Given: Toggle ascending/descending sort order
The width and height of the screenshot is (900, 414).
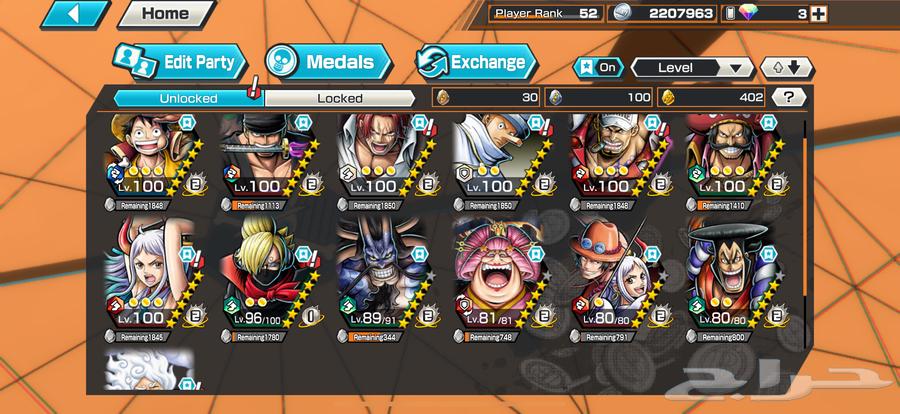Looking at the screenshot, I should pos(787,68).
